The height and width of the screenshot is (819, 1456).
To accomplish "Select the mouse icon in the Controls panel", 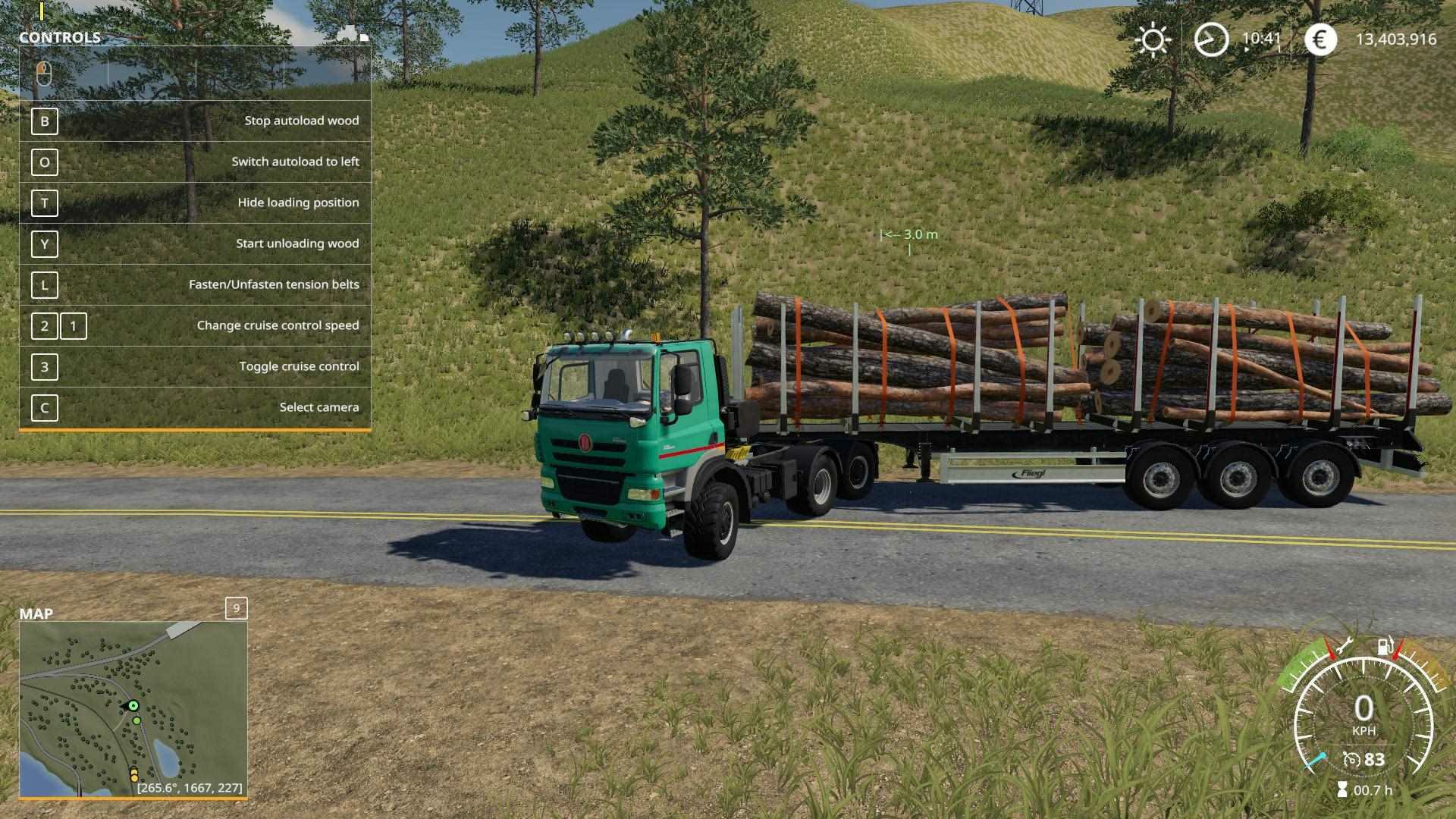I will (44, 74).
